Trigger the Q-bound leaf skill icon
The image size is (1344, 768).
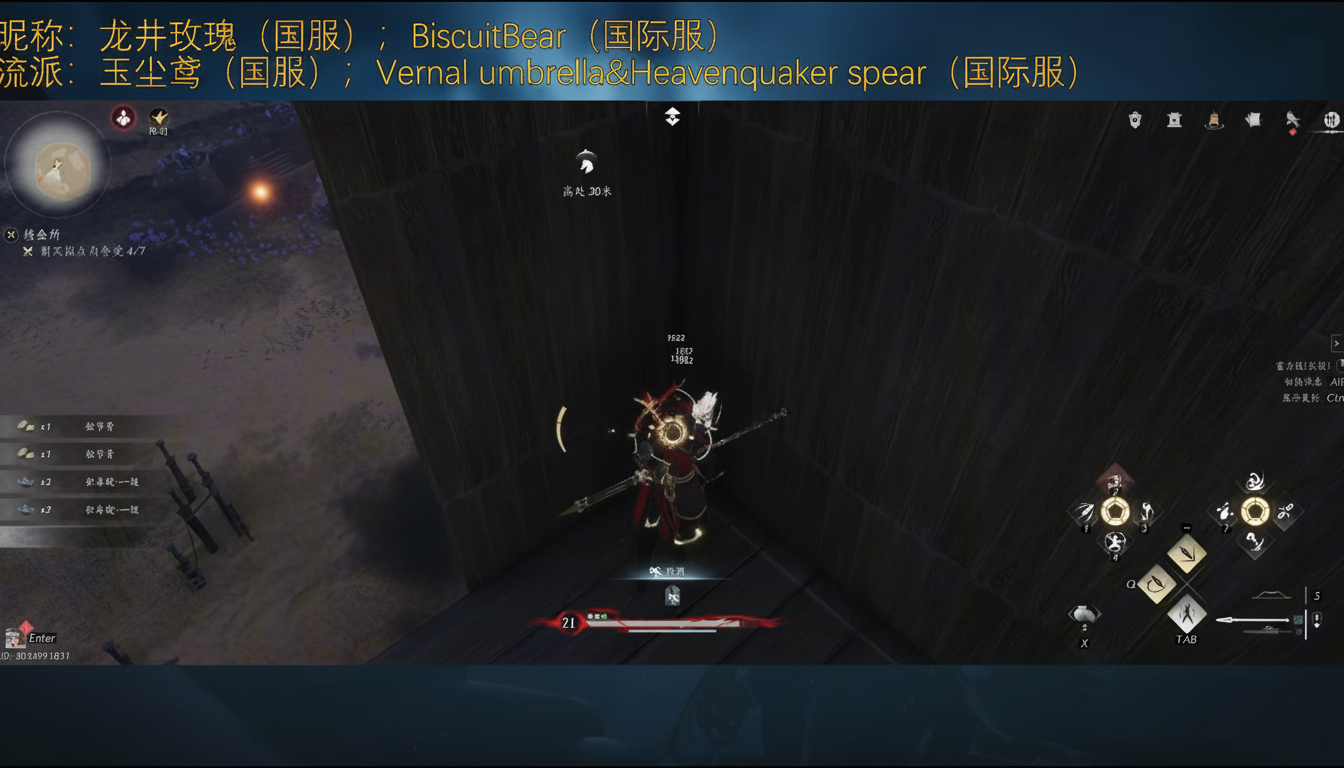point(1158,582)
